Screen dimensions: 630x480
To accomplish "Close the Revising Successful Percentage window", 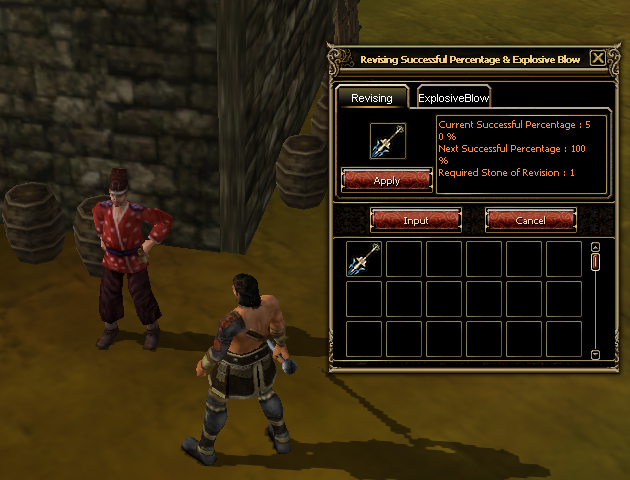I will click(598, 58).
